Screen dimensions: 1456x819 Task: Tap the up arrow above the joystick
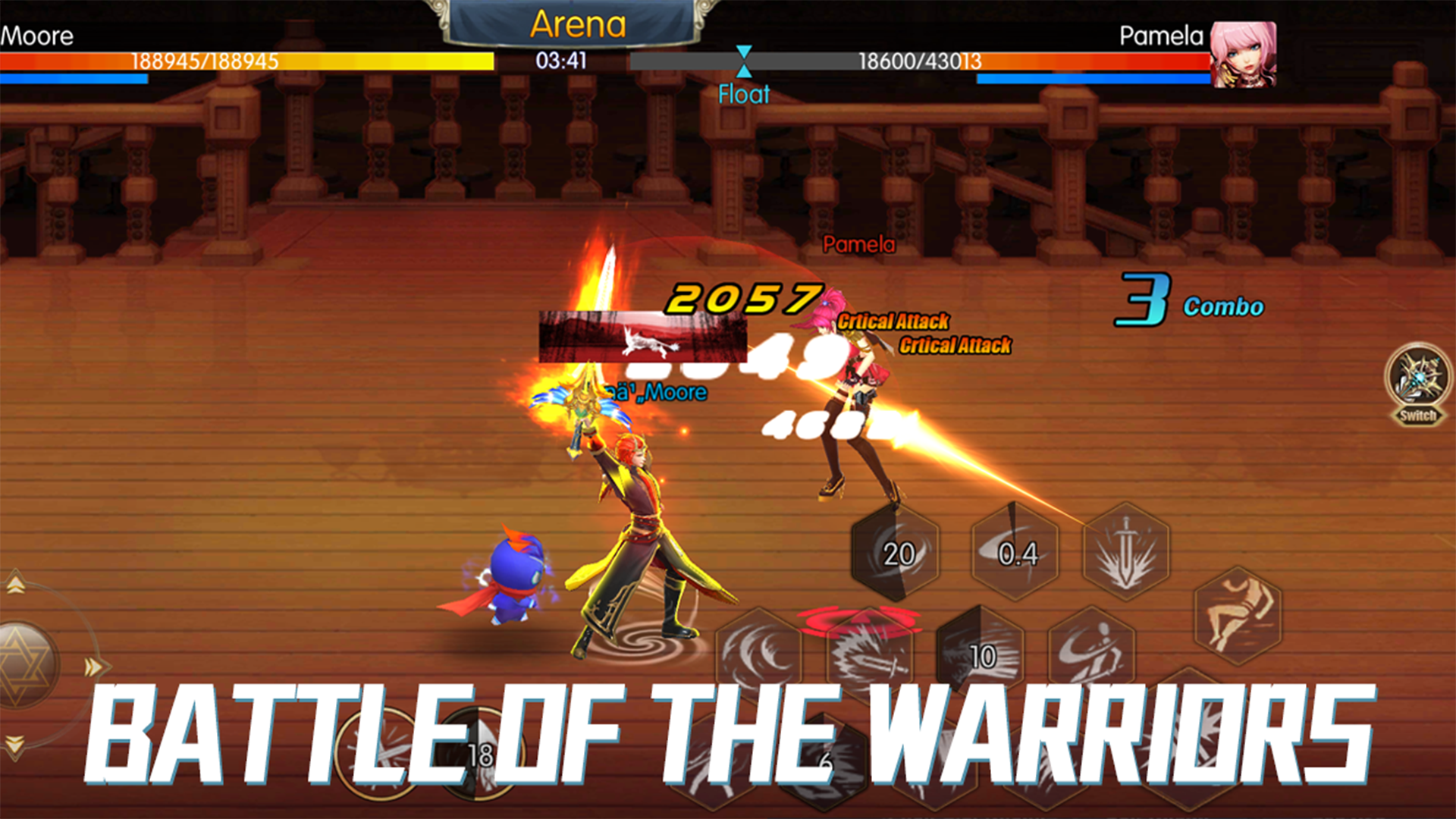tap(14, 584)
